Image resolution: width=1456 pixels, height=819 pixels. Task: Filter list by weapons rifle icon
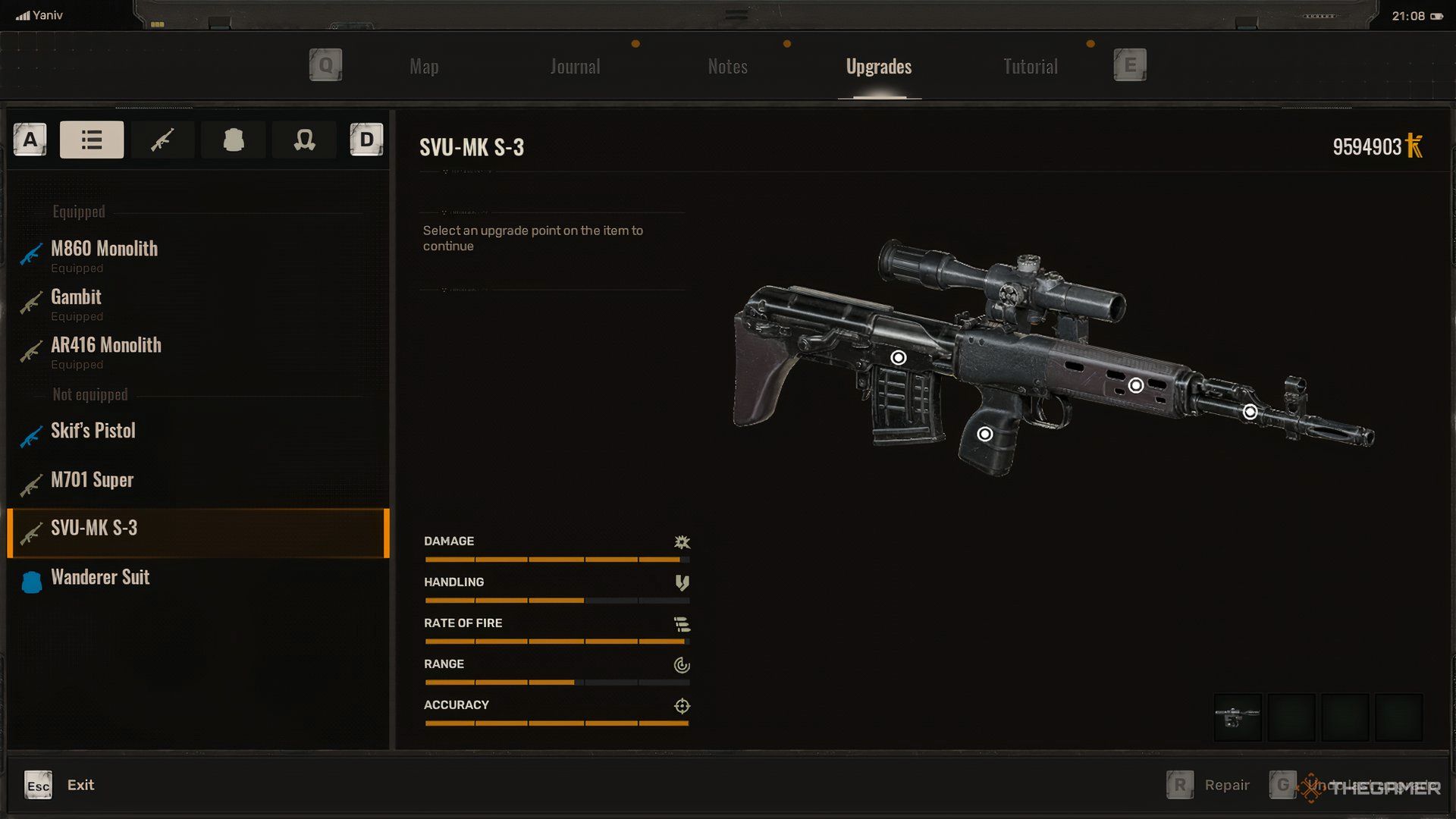[x=162, y=140]
